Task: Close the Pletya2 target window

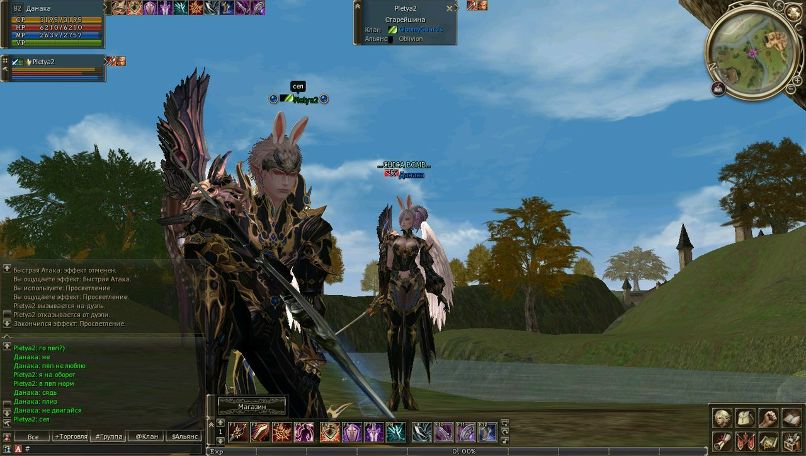Action: tap(448, 7)
